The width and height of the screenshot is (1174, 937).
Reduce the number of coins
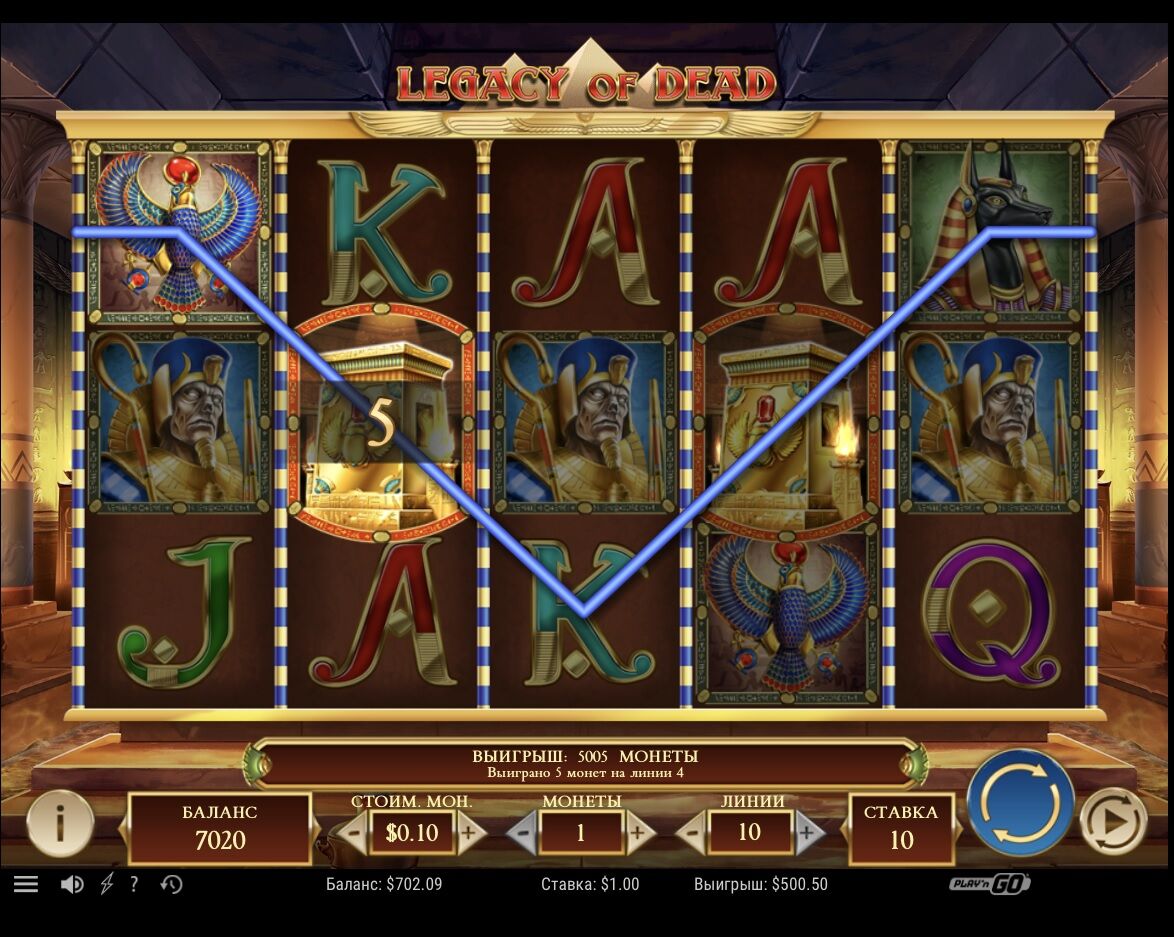(x=522, y=832)
